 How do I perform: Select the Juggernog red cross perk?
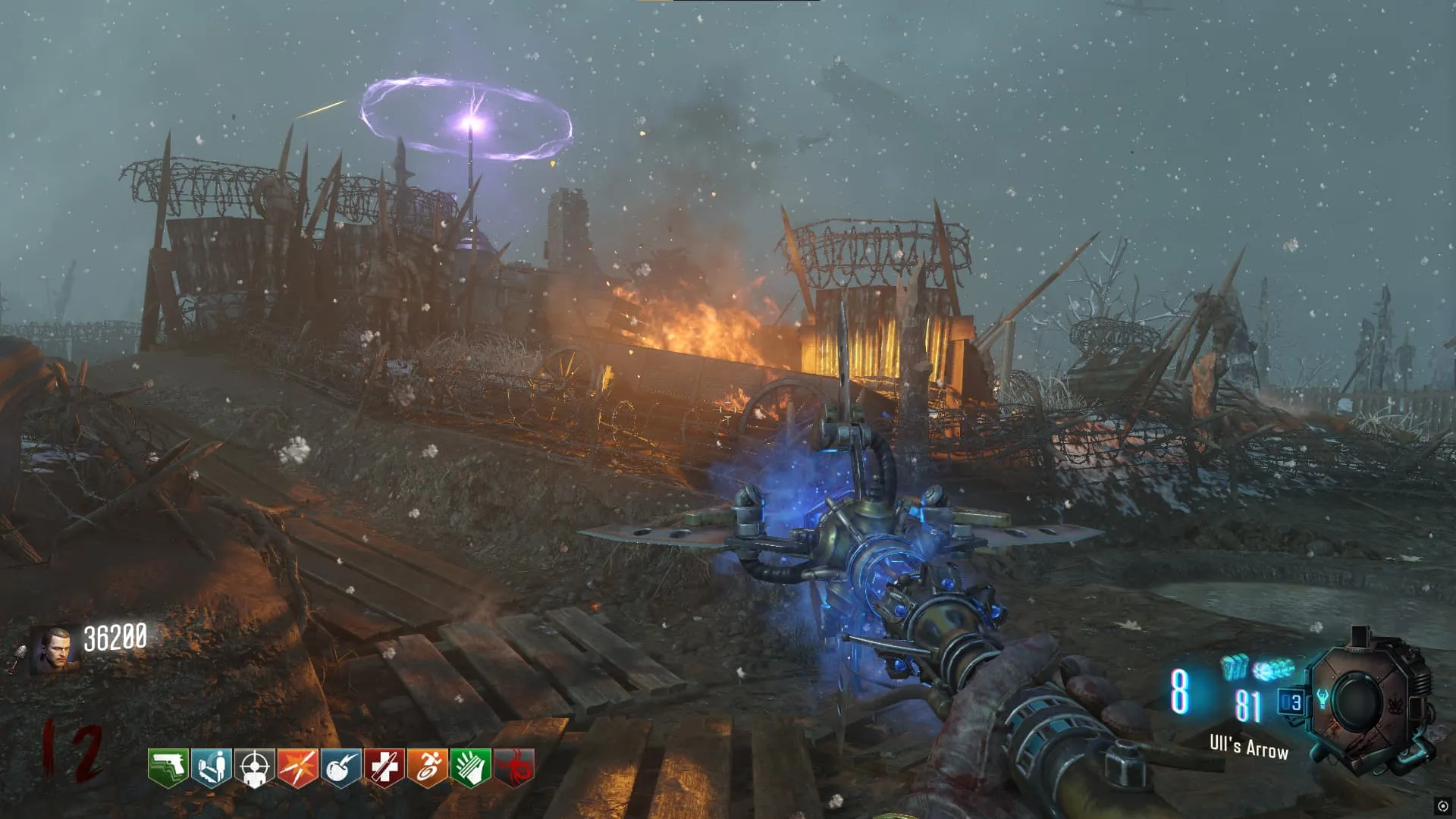tap(384, 767)
